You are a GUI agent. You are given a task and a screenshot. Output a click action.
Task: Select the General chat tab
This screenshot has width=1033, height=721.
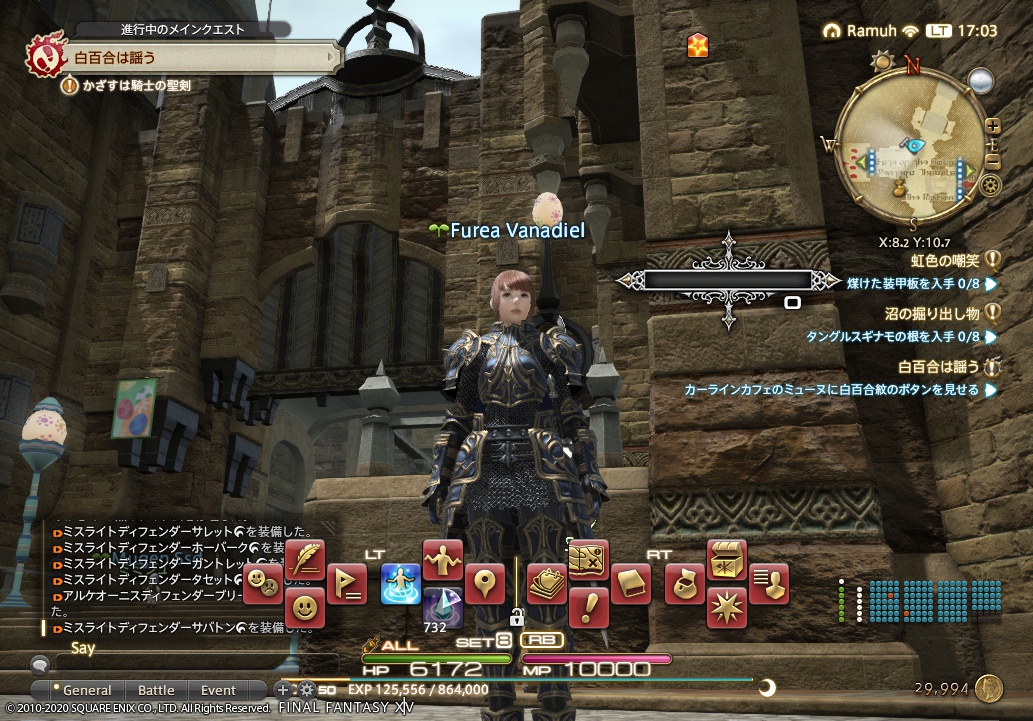[87, 690]
